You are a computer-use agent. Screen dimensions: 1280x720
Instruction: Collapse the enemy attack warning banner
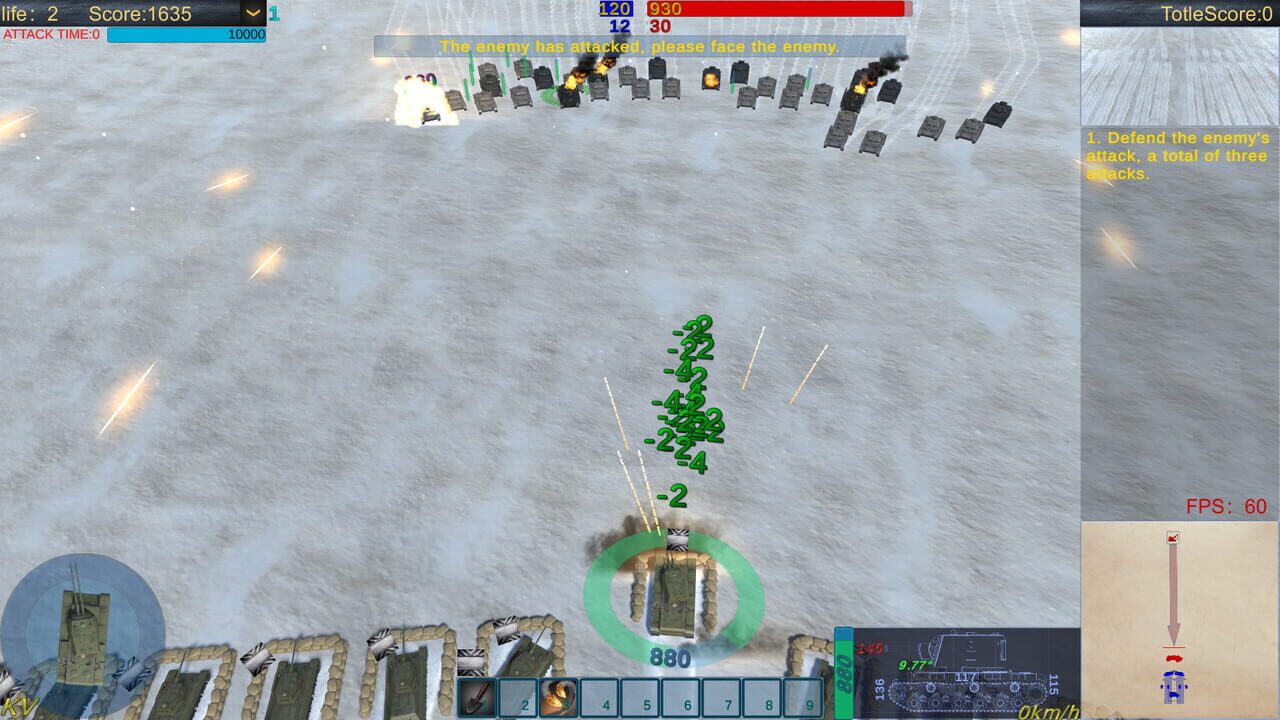pyautogui.click(x=640, y=46)
